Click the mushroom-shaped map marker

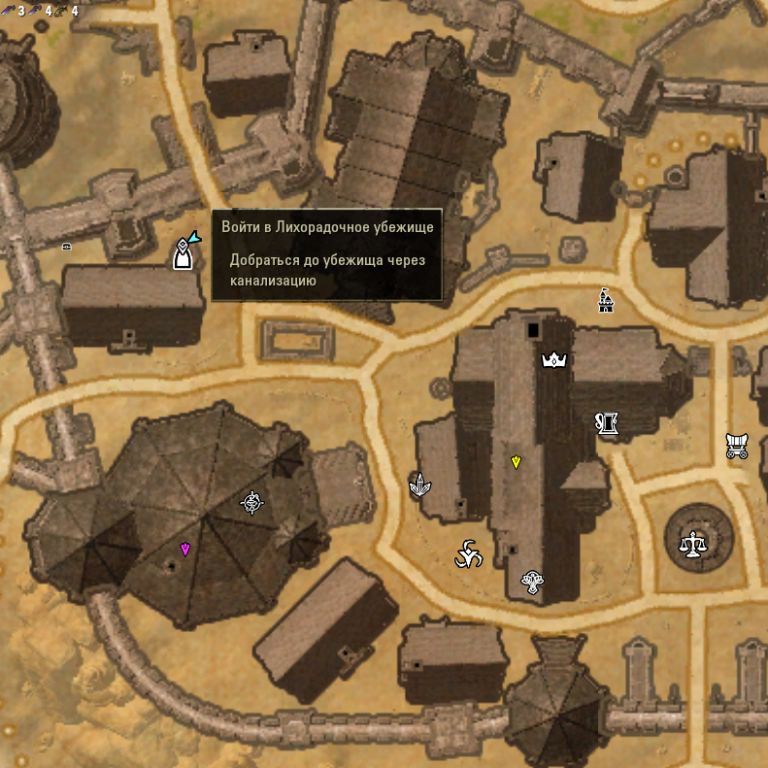pyautogui.click(x=532, y=581)
